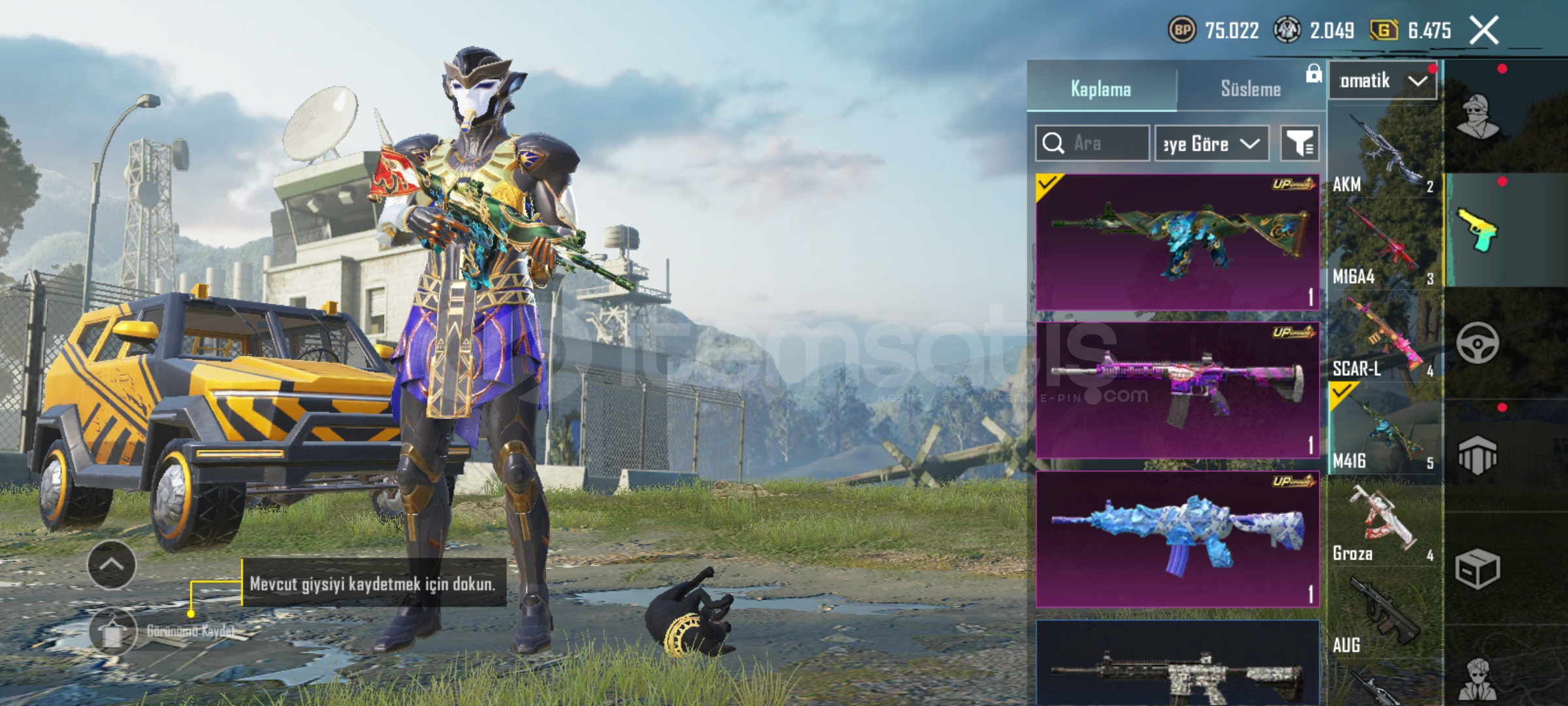The image size is (1568, 706).
Task: Collapse the panel with the up-arrow button
Action: pyautogui.click(x=112, y=565)
